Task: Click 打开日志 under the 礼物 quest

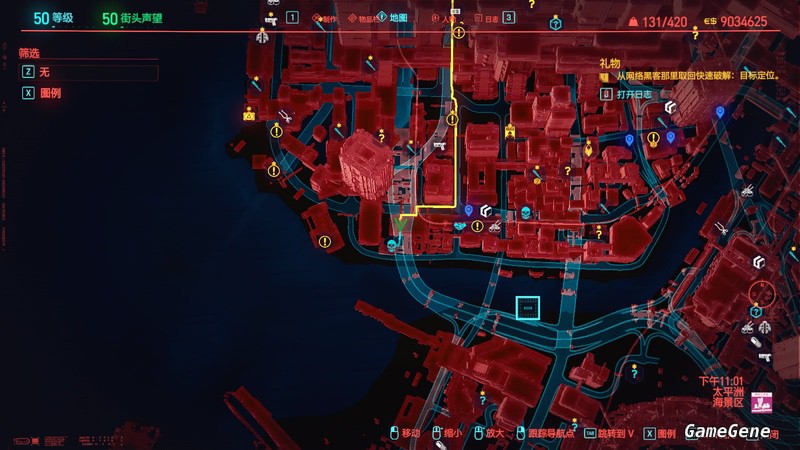Action: pyautogui.click(x=633, y=94)
